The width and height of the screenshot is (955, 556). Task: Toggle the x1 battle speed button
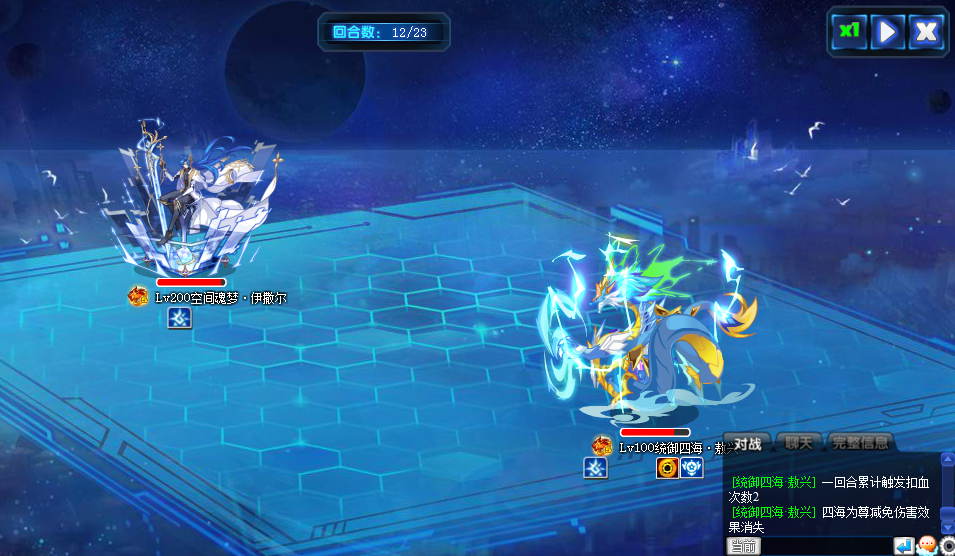849,31
